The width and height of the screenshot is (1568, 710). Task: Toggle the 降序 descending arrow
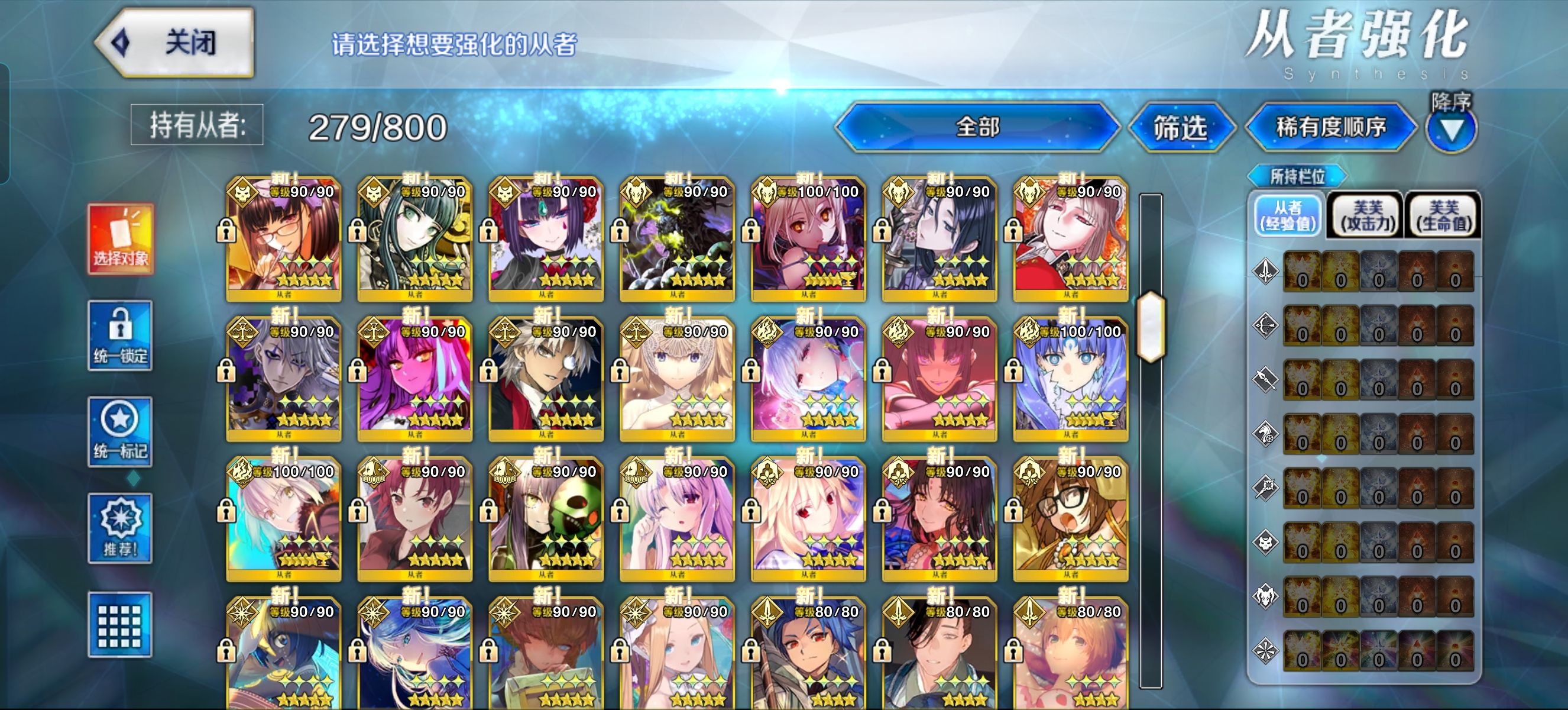click(x=1451, y=129)
